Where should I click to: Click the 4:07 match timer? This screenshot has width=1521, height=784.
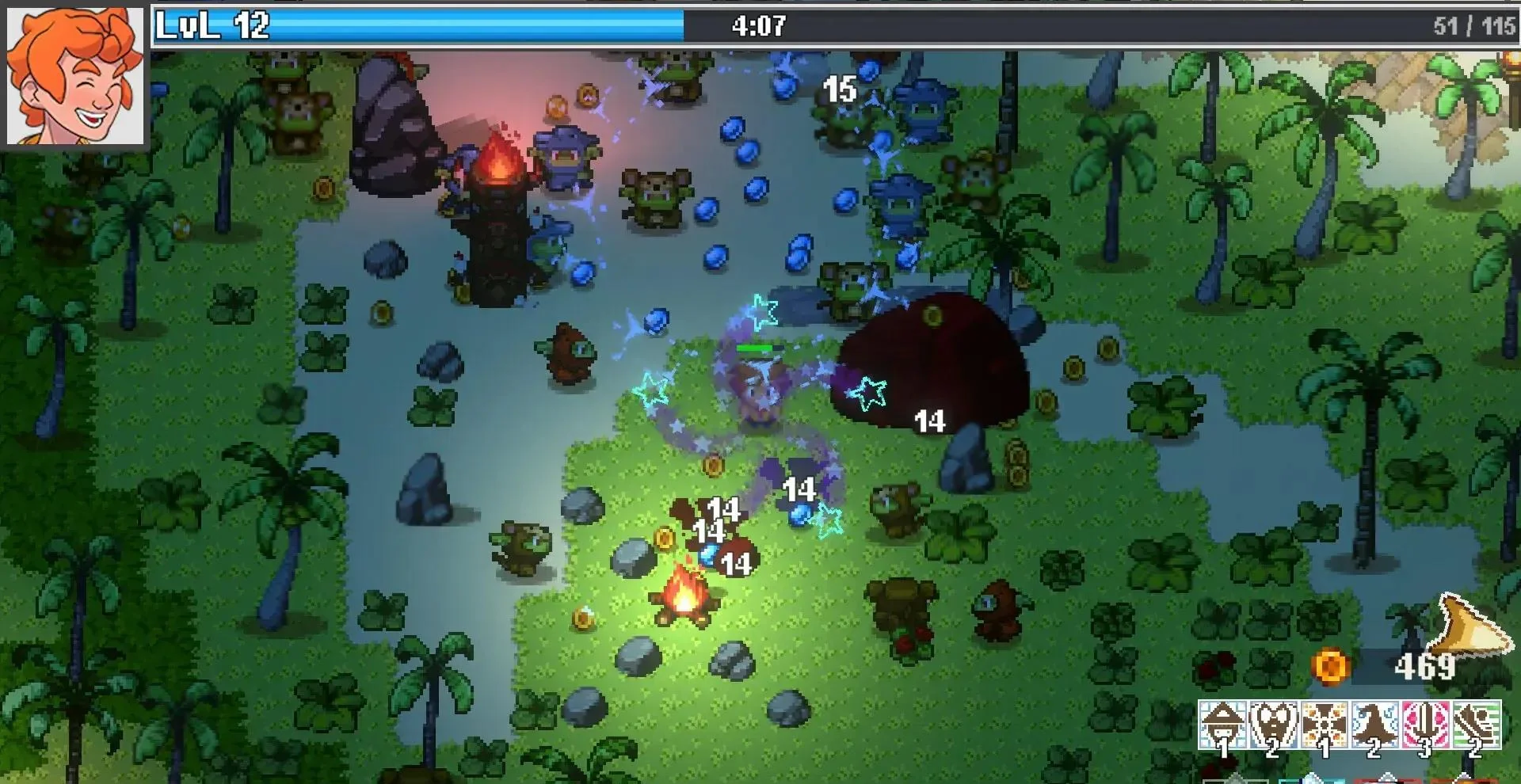(x=757, y=27)
